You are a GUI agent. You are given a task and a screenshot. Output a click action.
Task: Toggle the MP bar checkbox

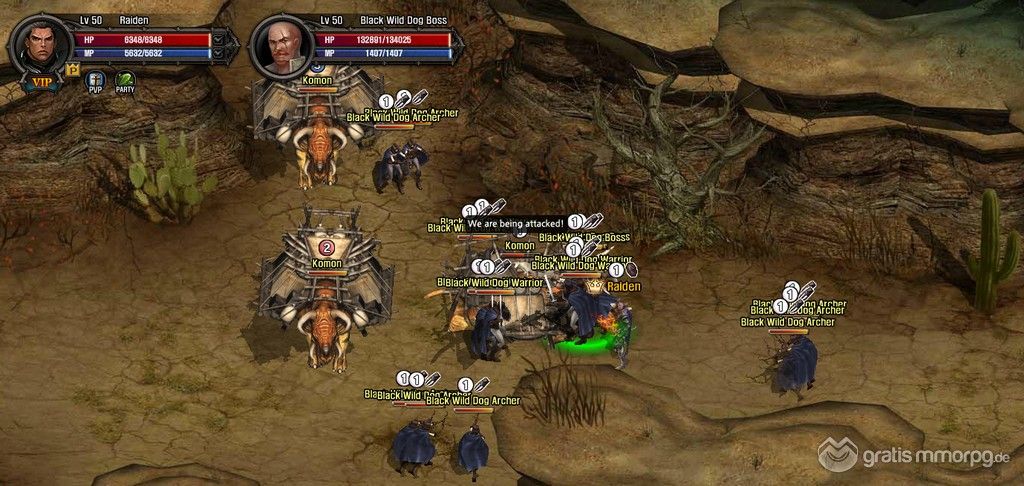(218, 54)
